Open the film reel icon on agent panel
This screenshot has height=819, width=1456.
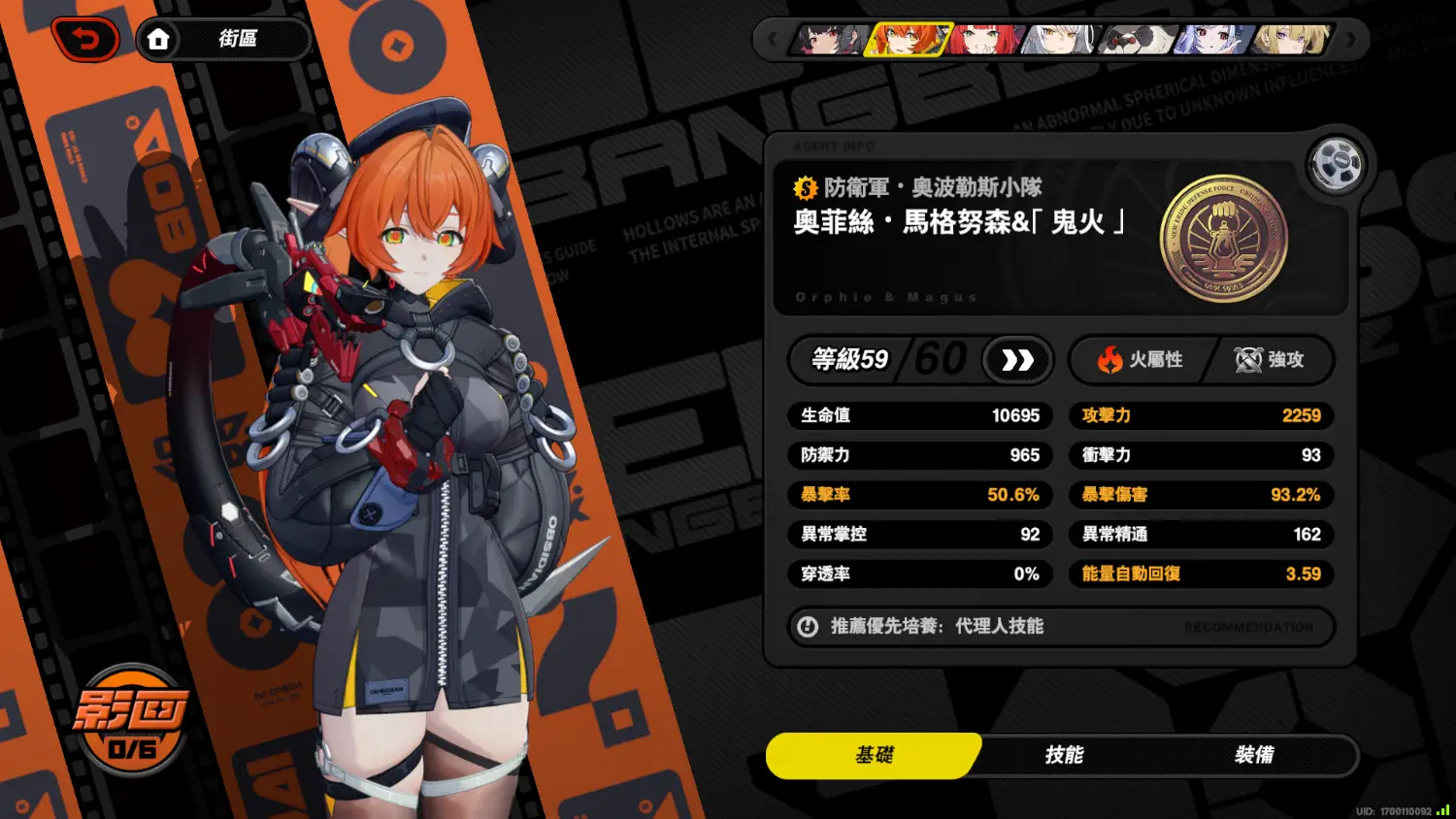[1338, 165]
